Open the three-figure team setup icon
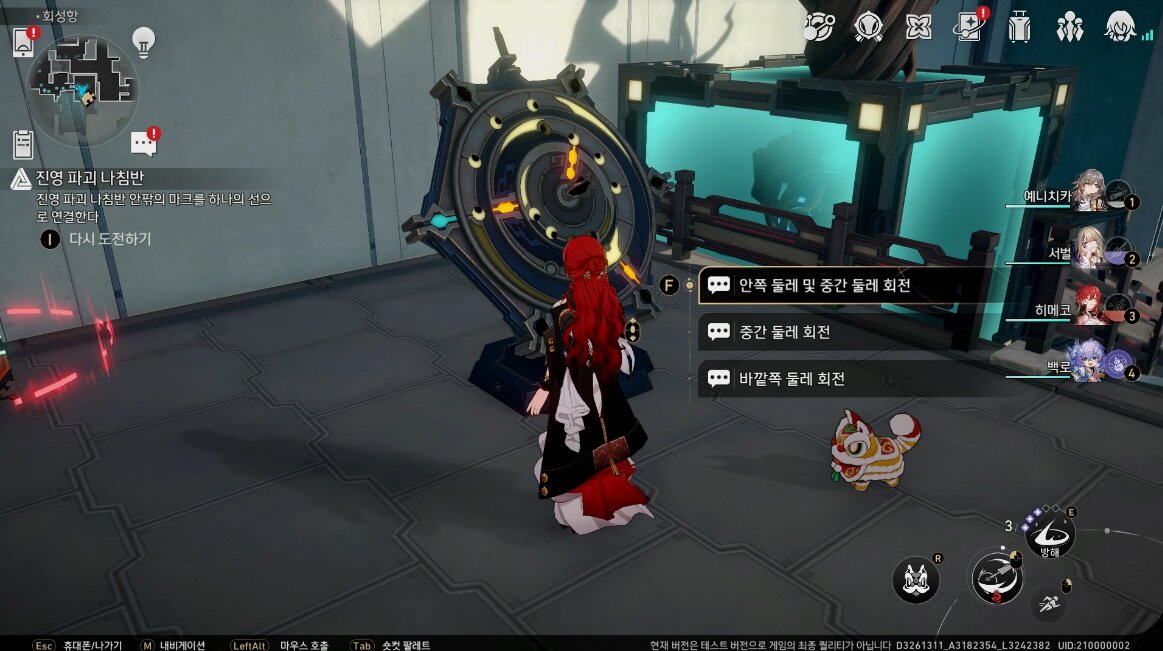 [1069, 27]
